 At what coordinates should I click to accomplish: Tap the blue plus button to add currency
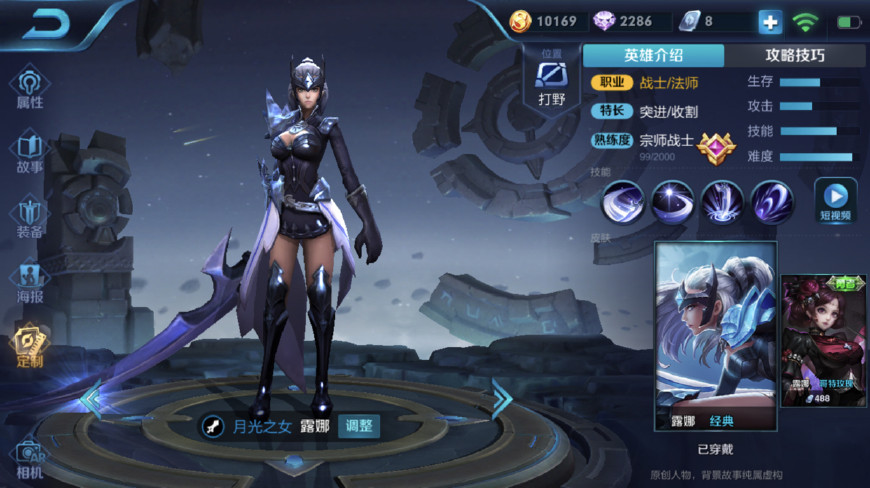(770, 21)
